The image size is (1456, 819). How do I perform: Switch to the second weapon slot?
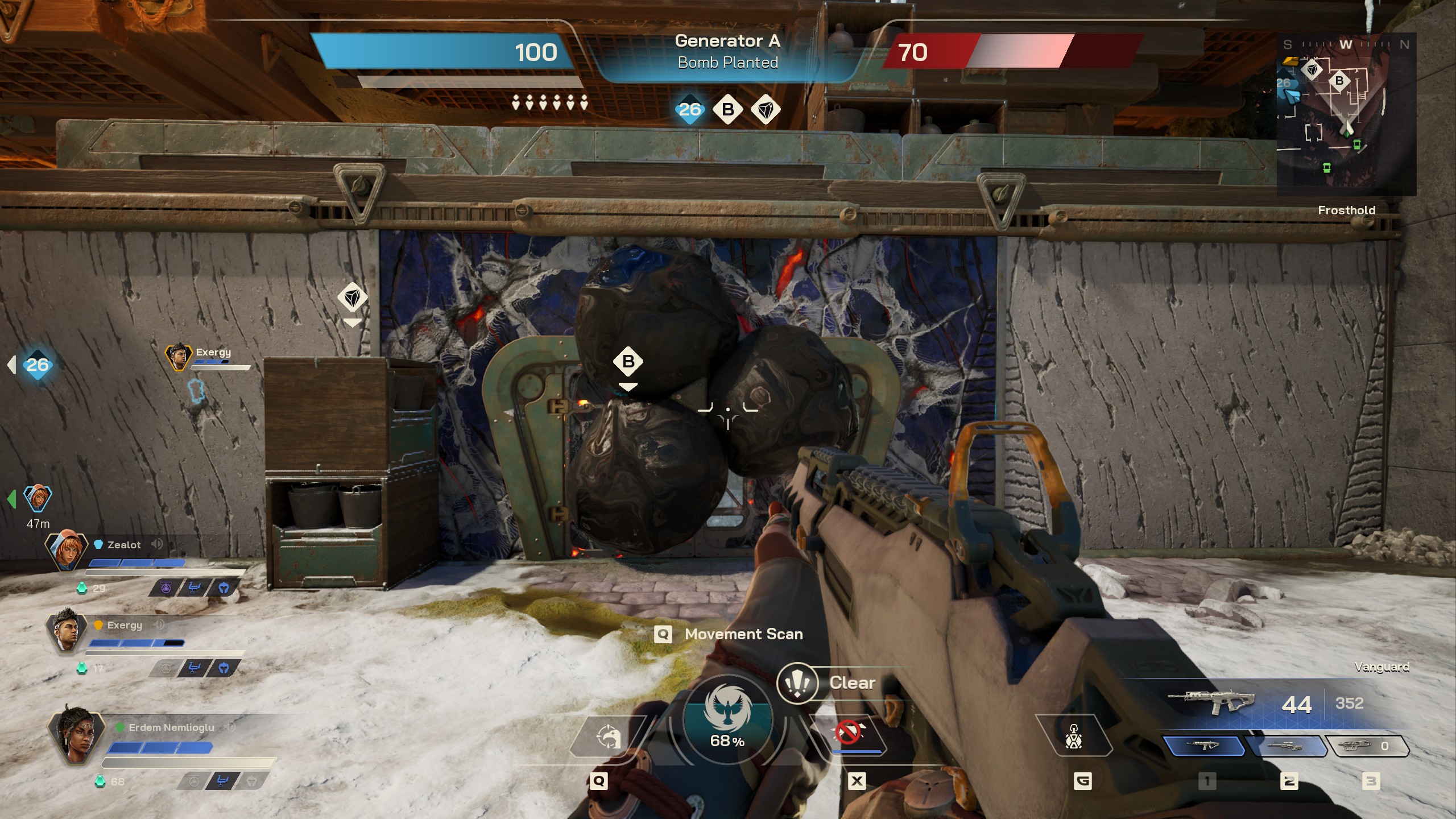tap(1285, 746)
